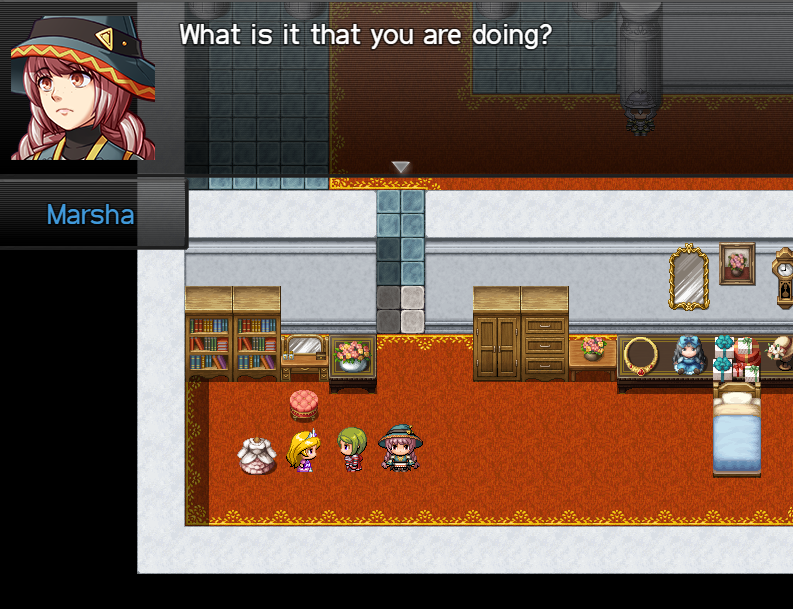
Task: Advance dialogue with the down arrow indicator
Action: (x=401, y=167)
